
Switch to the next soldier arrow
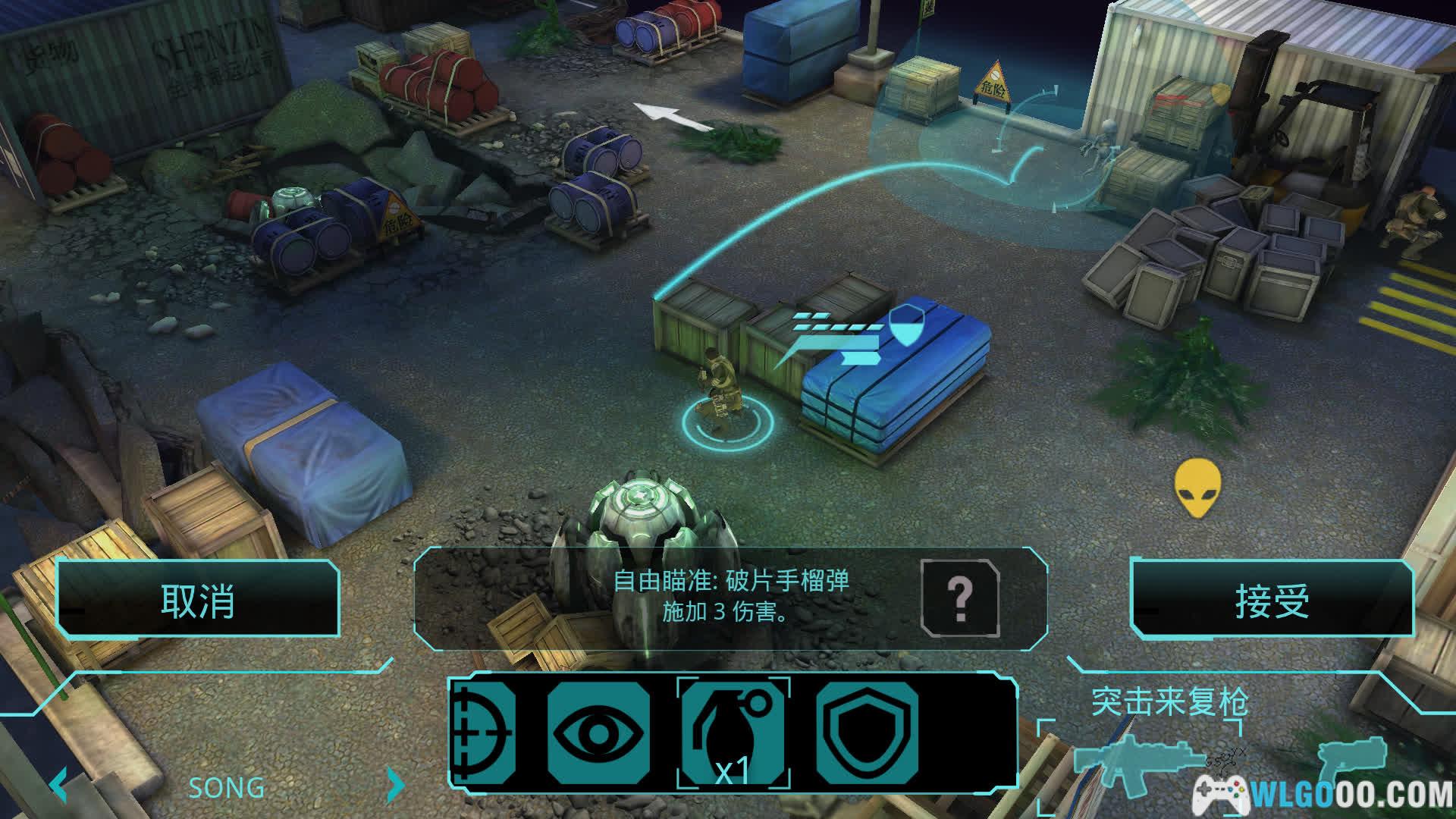coord(395,786)
